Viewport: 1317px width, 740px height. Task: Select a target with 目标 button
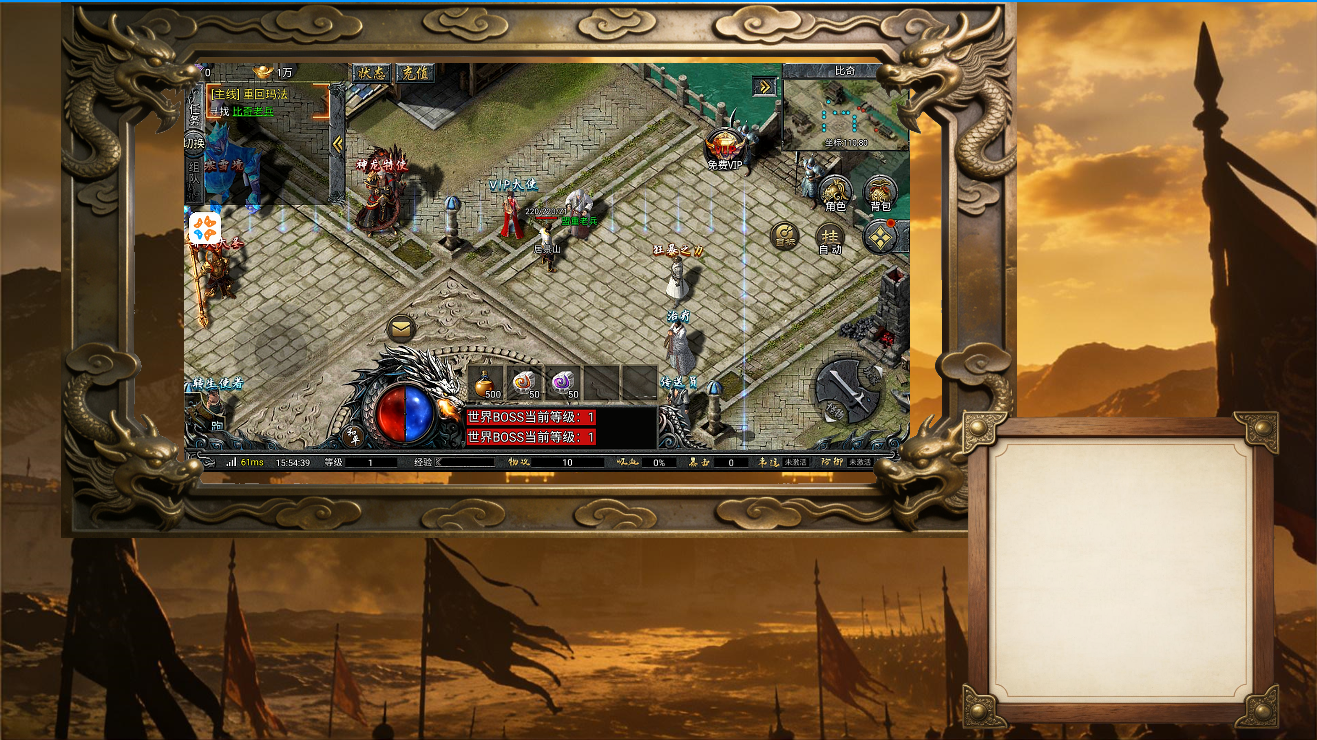[x=785, y=237]
